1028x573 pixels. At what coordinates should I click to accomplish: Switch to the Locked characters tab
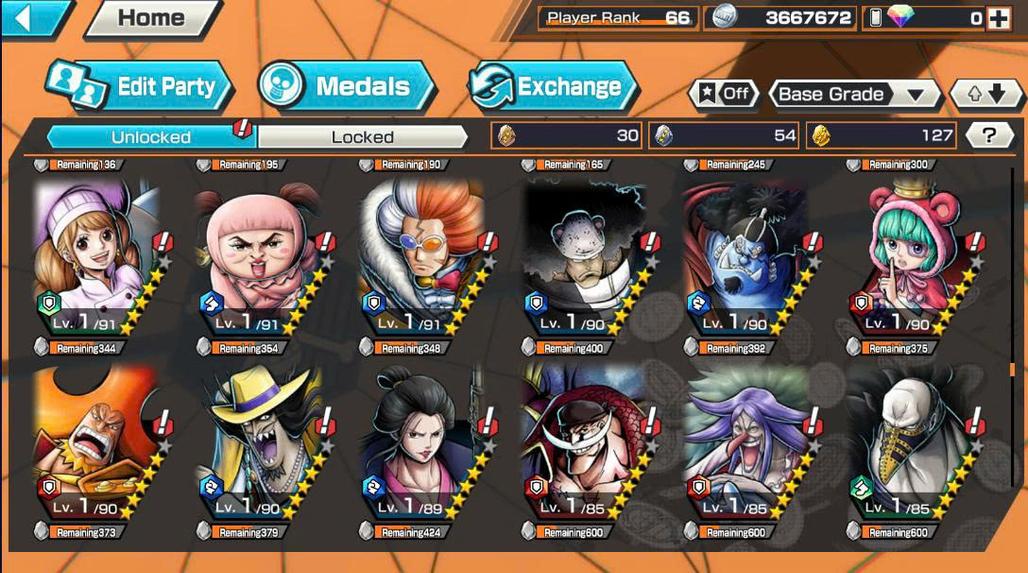click(x=362, y=136)
